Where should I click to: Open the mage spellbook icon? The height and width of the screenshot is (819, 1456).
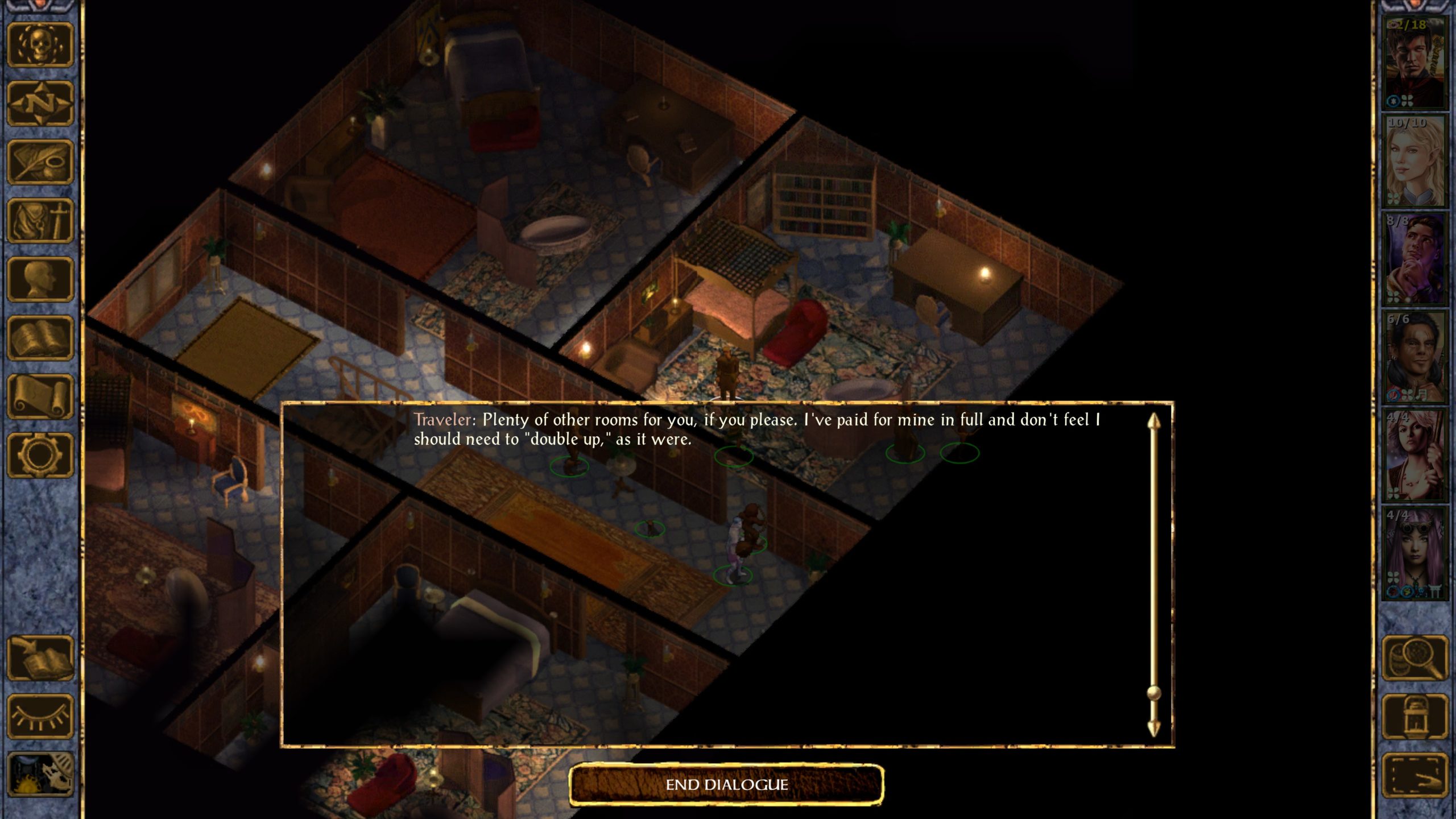[40, 338]
